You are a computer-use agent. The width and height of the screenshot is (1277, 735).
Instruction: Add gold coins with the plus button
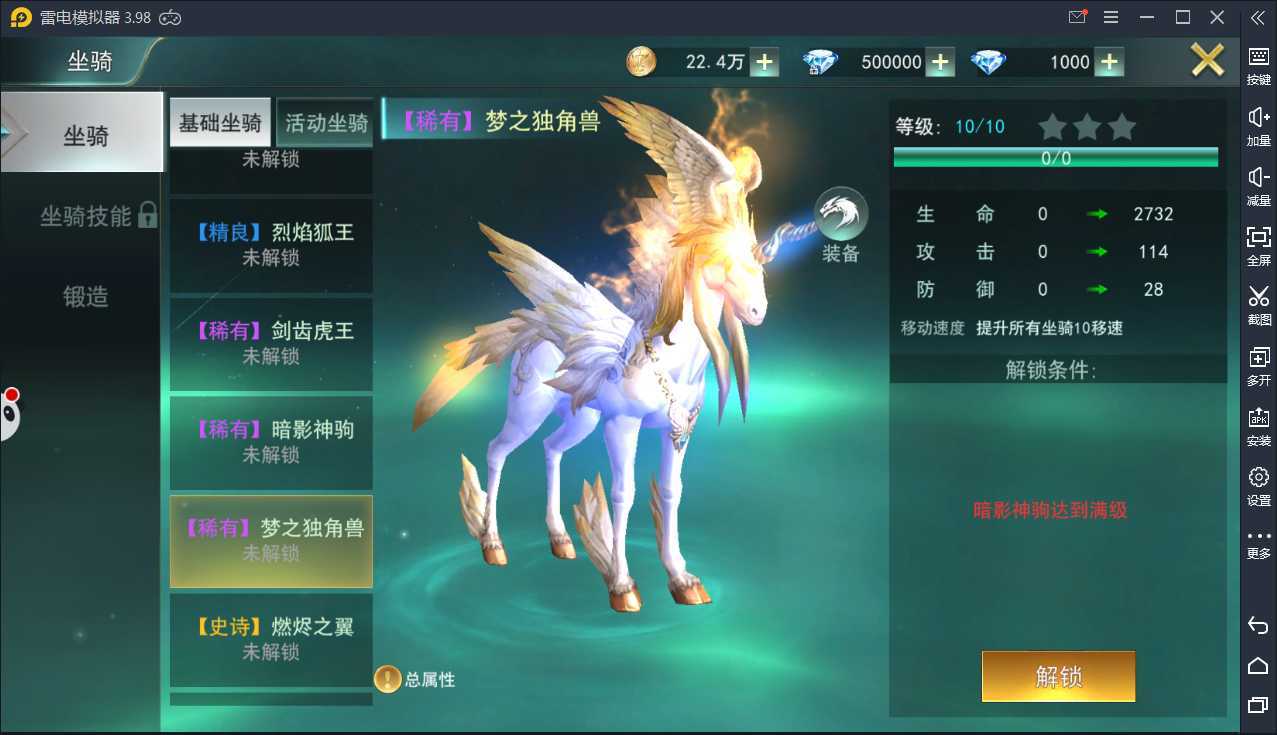click(x=764, y=62)
